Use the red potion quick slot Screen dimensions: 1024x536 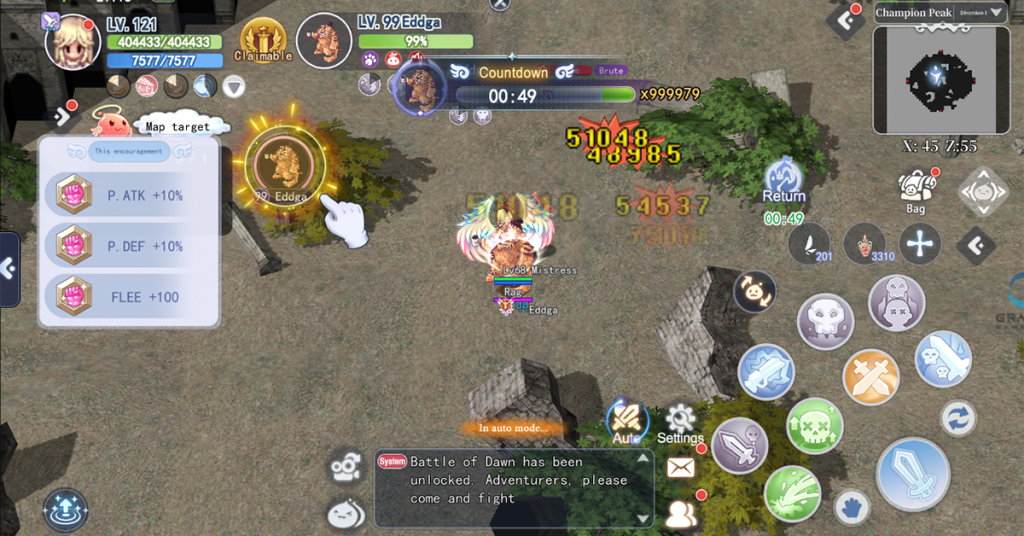pyautogui.click(x=865, y=244)
